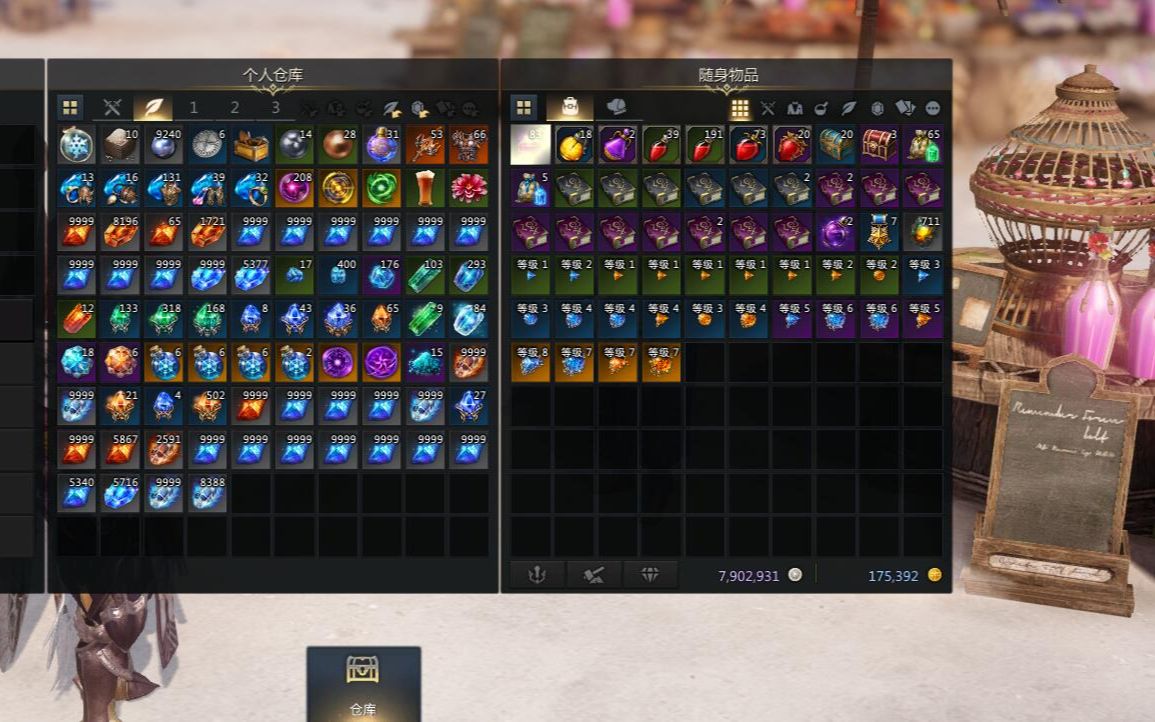This screenshot has width=1155, height=722.
Task: Open the 仓库 warehouse button
Action: [x=362, y=684]
